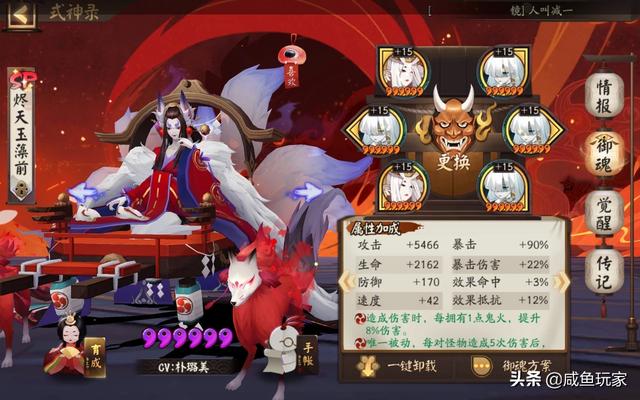This screenshot has width=640, height=400.
Task: Open the 情报 lantern tab
Action: [604, 95]
